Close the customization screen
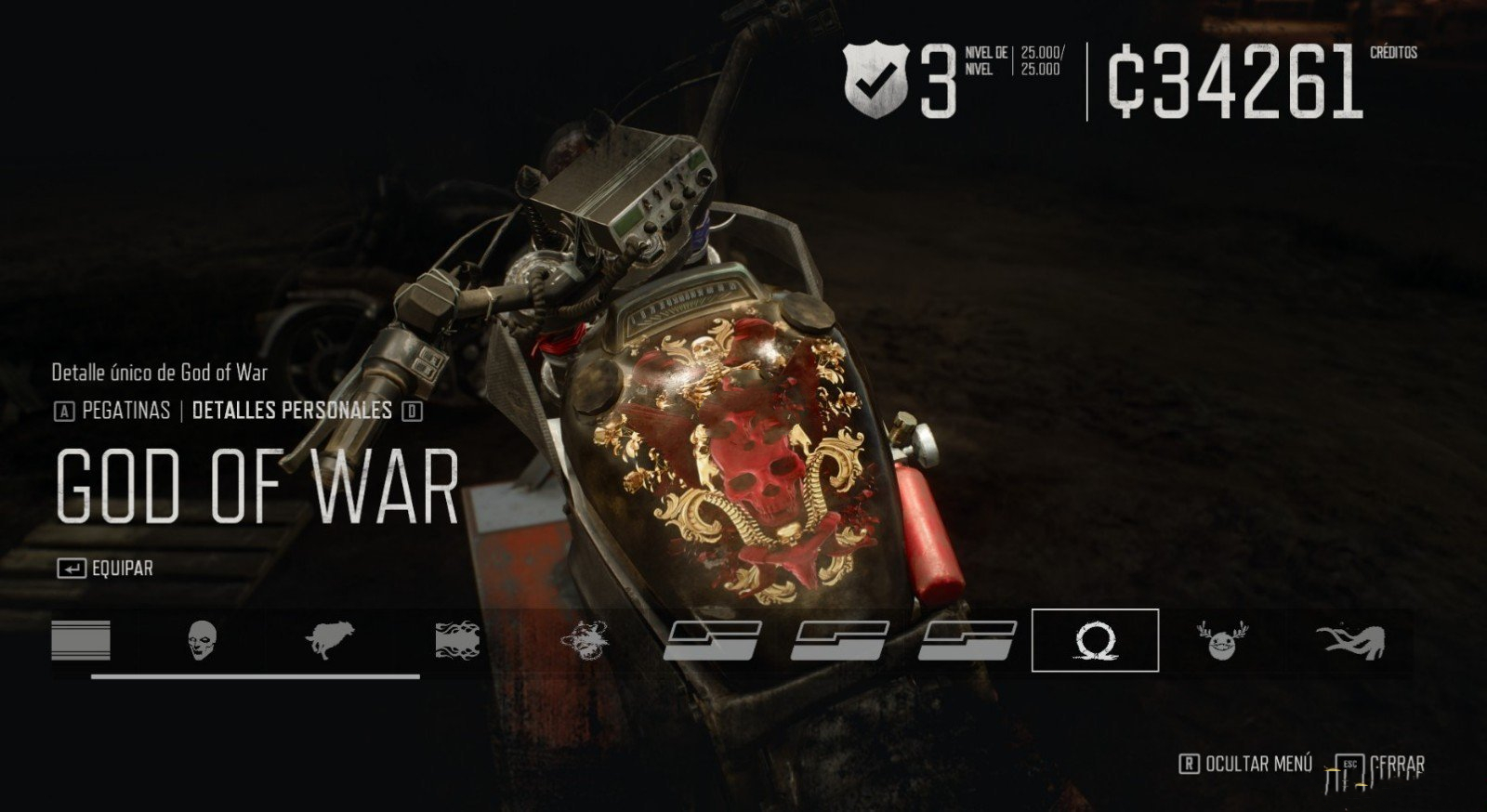 (x=1382, y=766)
